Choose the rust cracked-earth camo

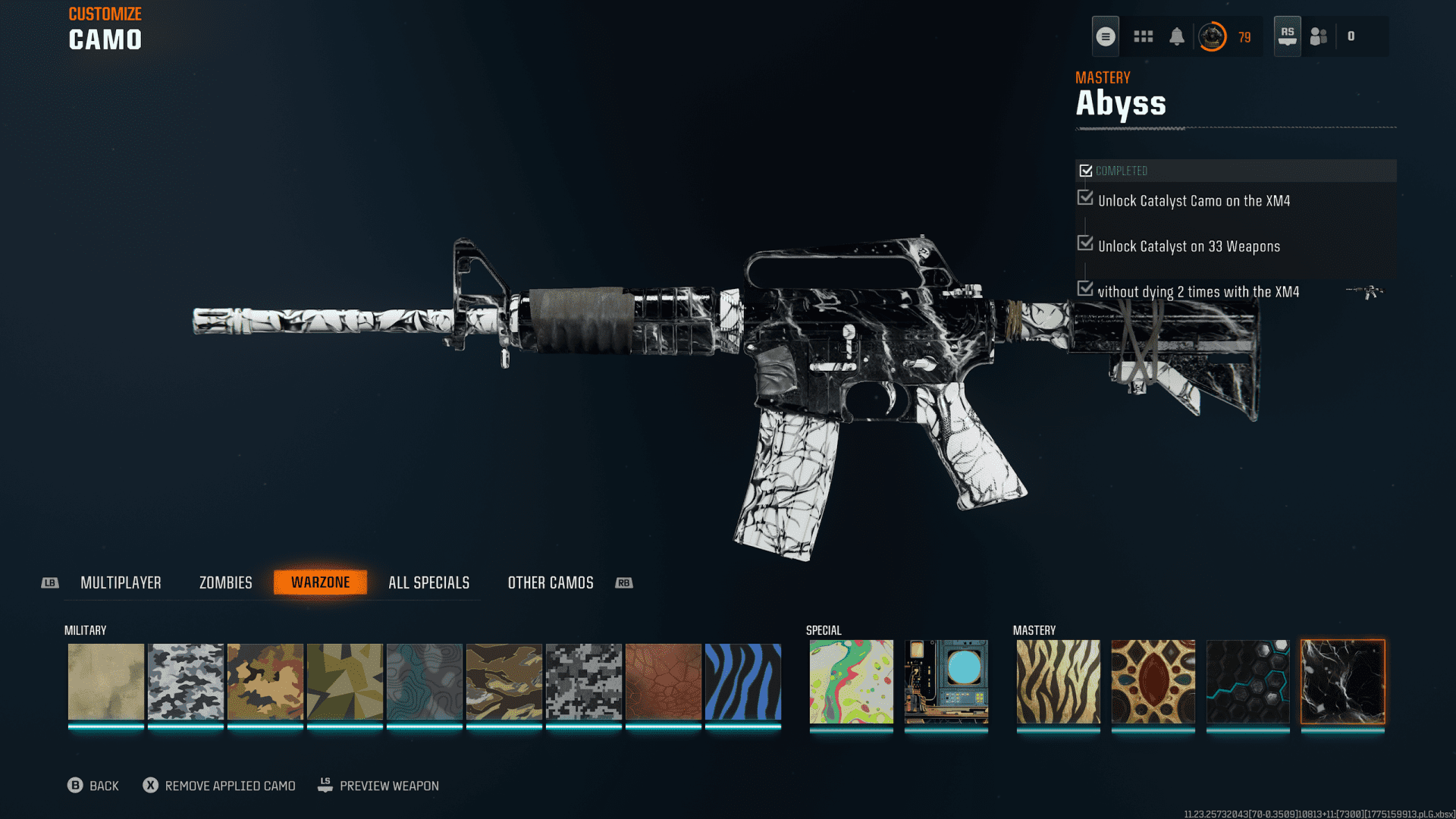tap(664, 681)
